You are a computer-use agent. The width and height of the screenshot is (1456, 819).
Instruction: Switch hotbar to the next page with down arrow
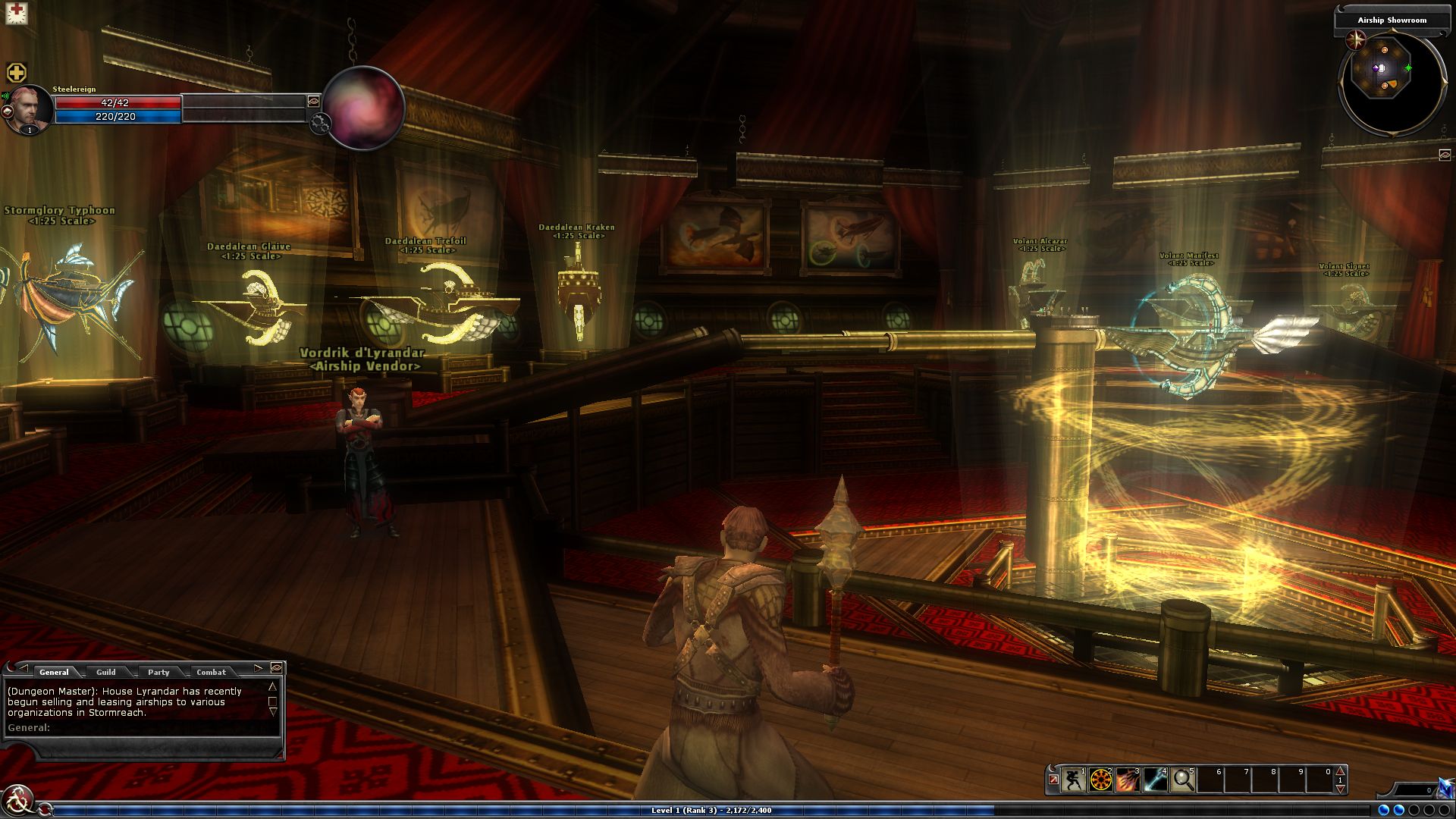pos(1340,789)
